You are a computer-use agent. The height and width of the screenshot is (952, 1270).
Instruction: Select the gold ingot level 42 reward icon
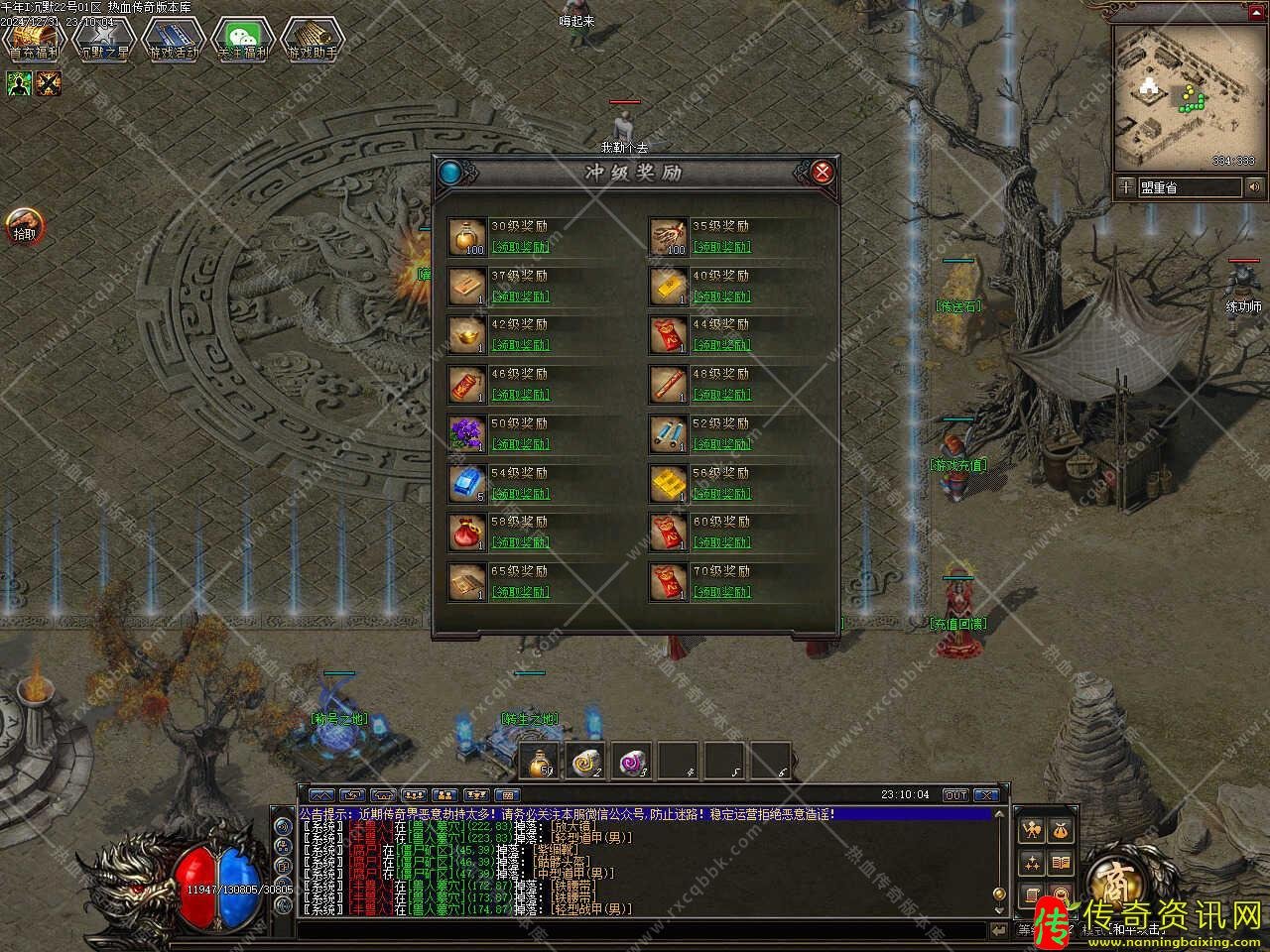click(x=467, y=335)
